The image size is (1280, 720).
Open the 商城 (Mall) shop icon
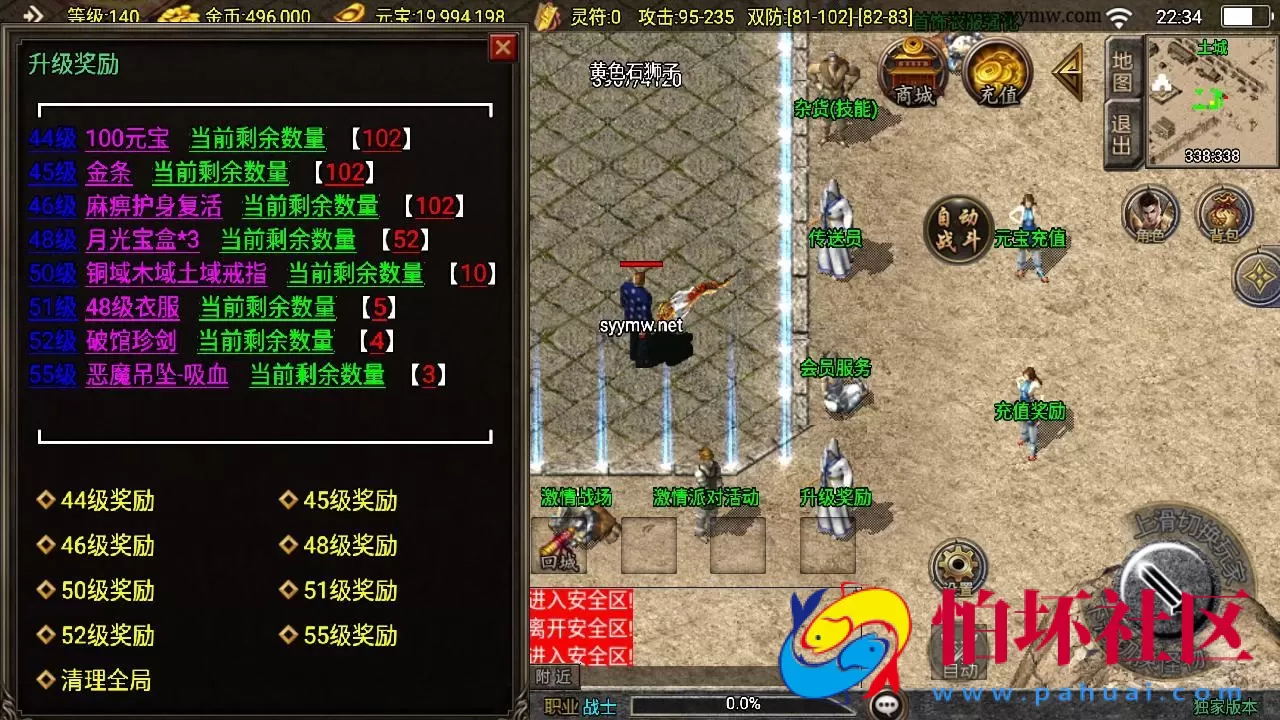coord(911,72)
